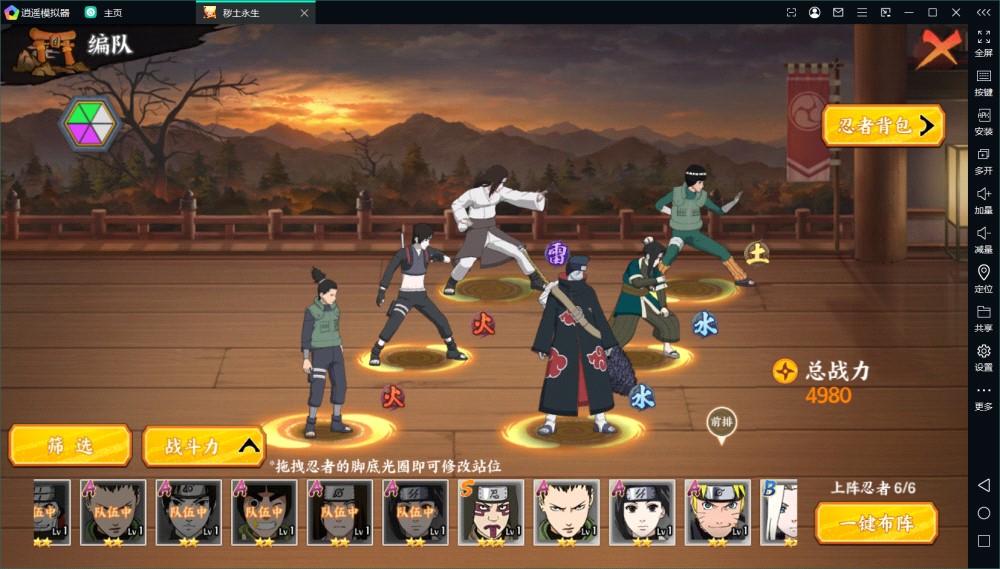
Task: Click the 前排 front row marker
Action: tap(721, 422)
